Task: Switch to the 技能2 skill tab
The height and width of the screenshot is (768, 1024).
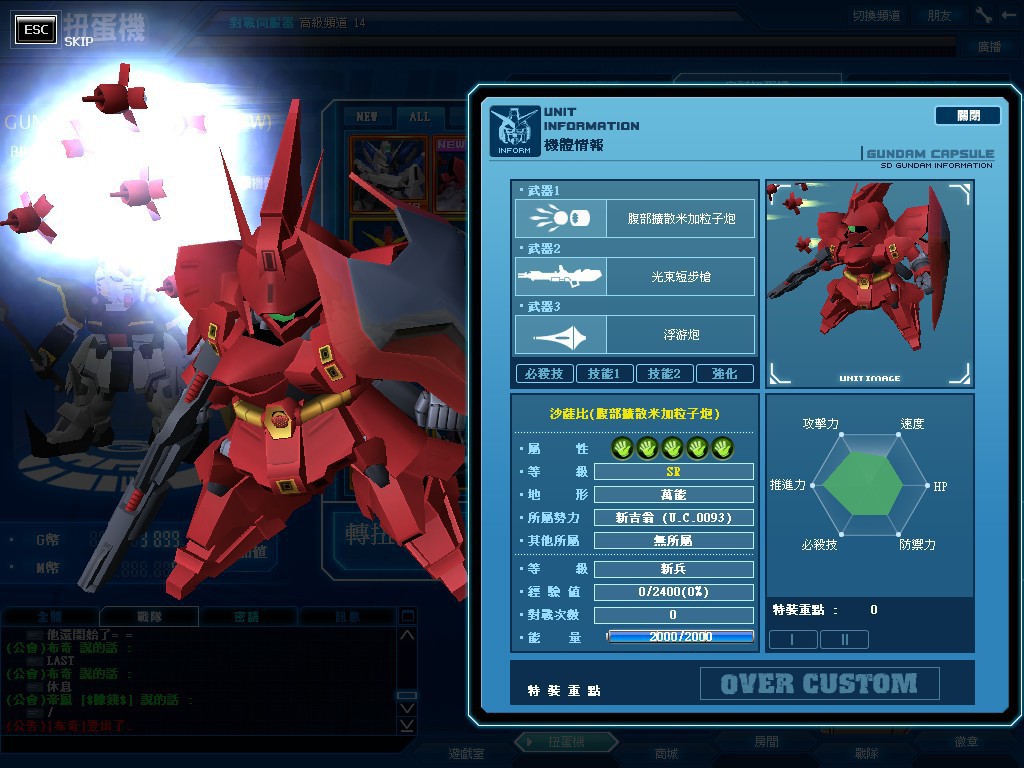Action: tap(664, 374)
